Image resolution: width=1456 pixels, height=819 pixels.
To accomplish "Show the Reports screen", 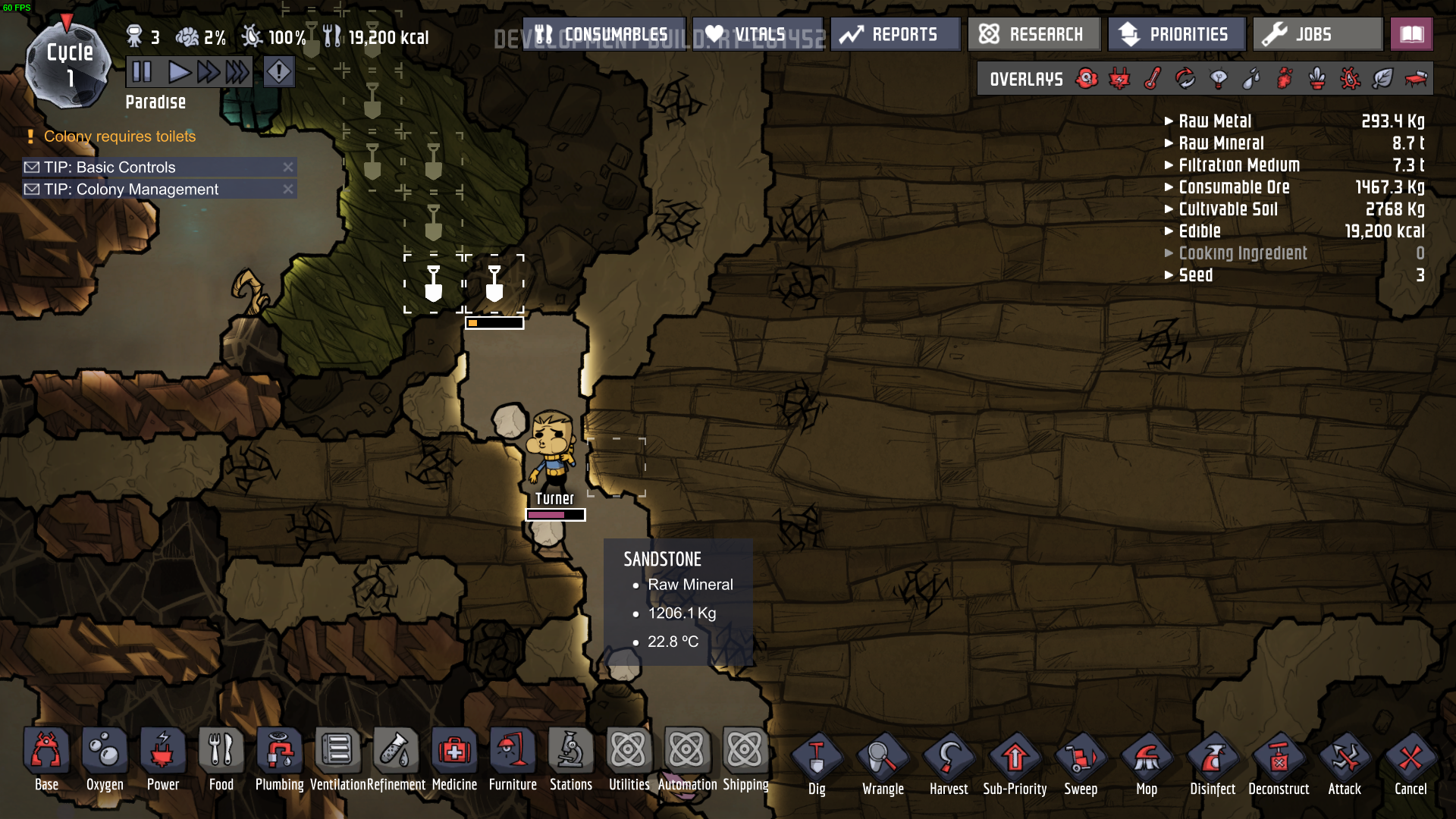I will click(895, 34).
